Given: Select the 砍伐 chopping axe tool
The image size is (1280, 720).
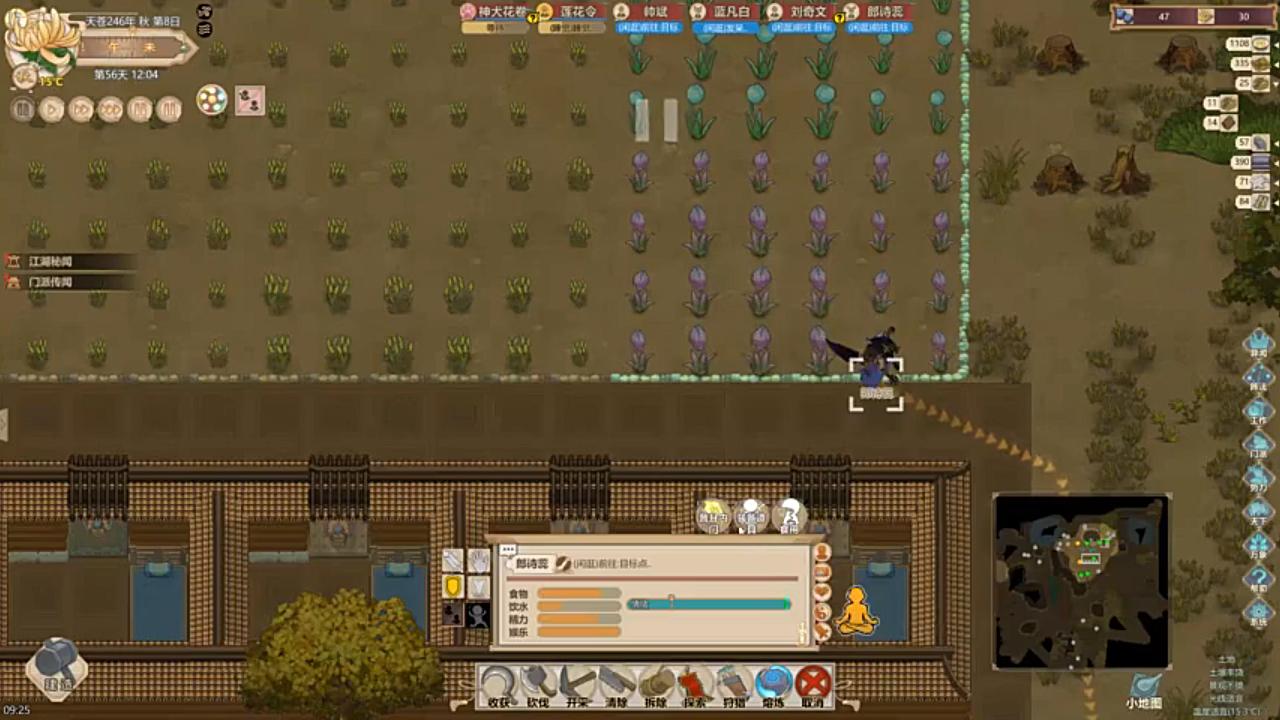Looking at the screenshot, I should coord(538,685).
